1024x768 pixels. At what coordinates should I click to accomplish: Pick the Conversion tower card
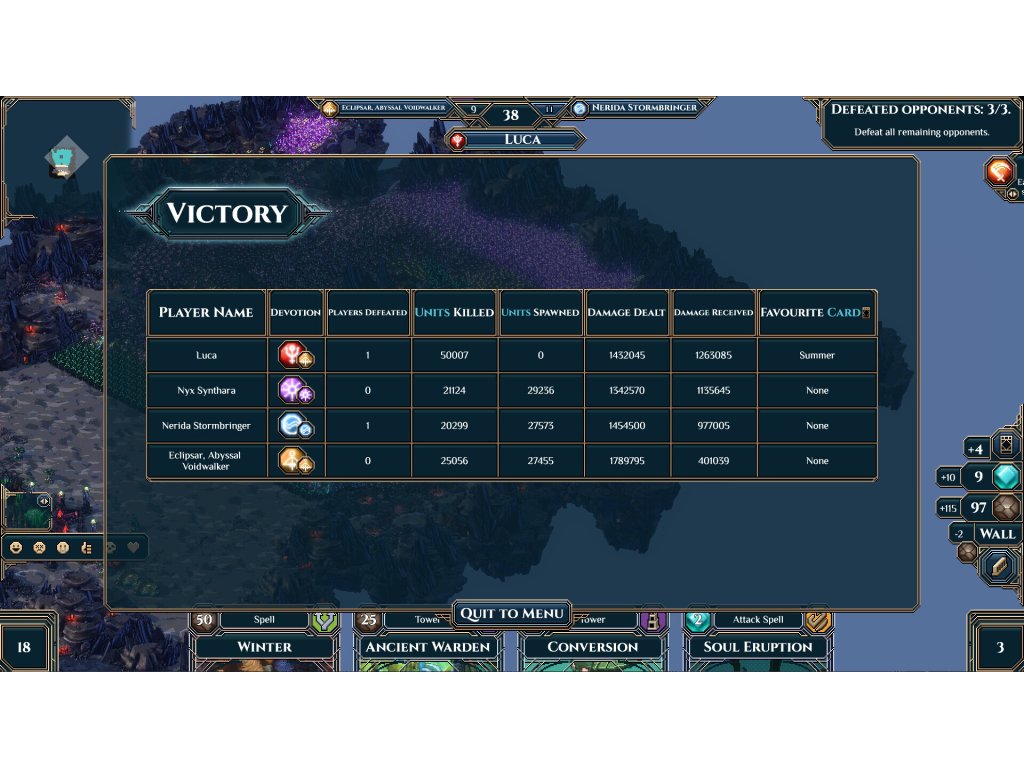592,647
